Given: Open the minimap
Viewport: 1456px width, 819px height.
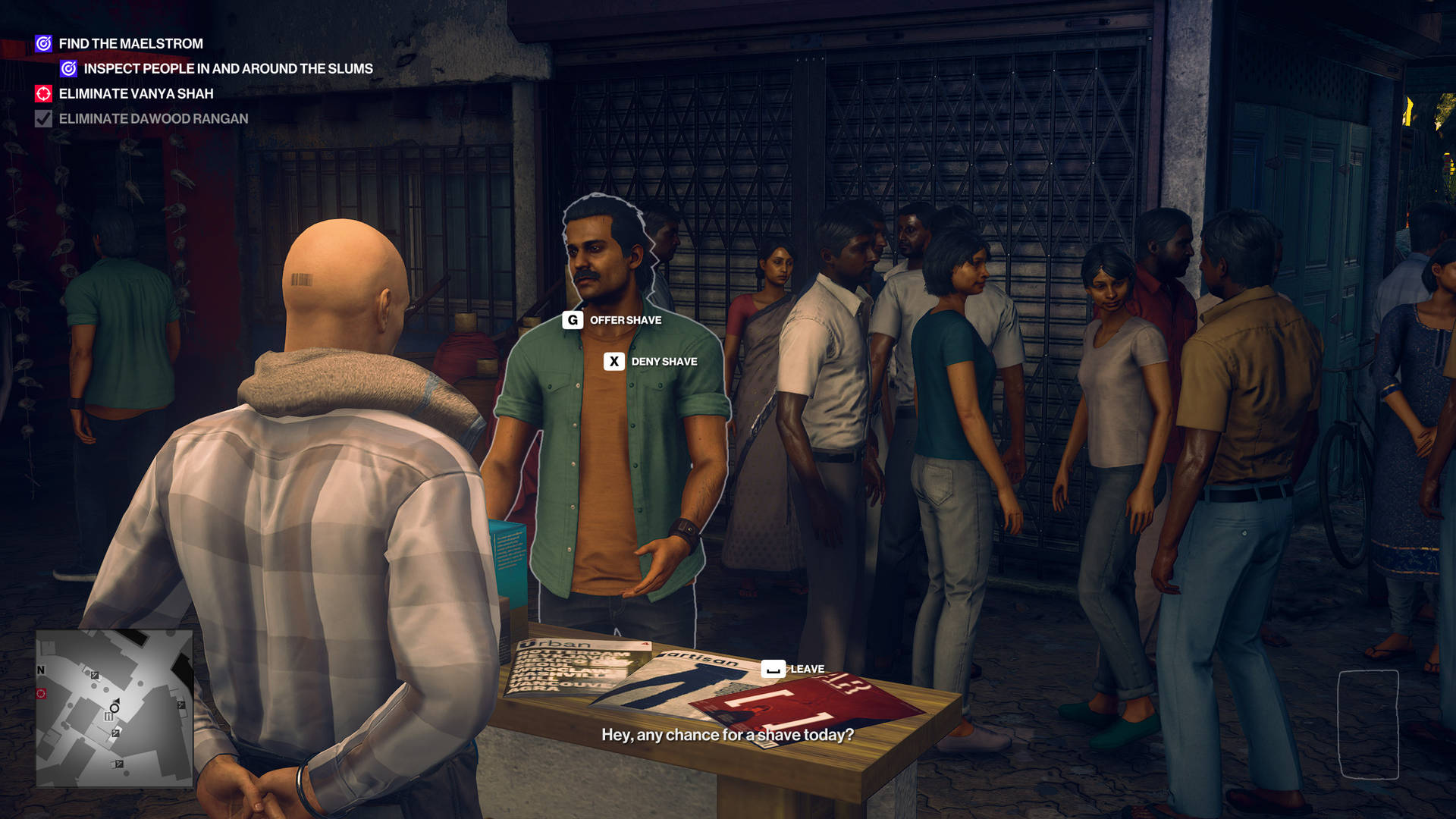Looking at the screenshot, I should click(115, 708).
